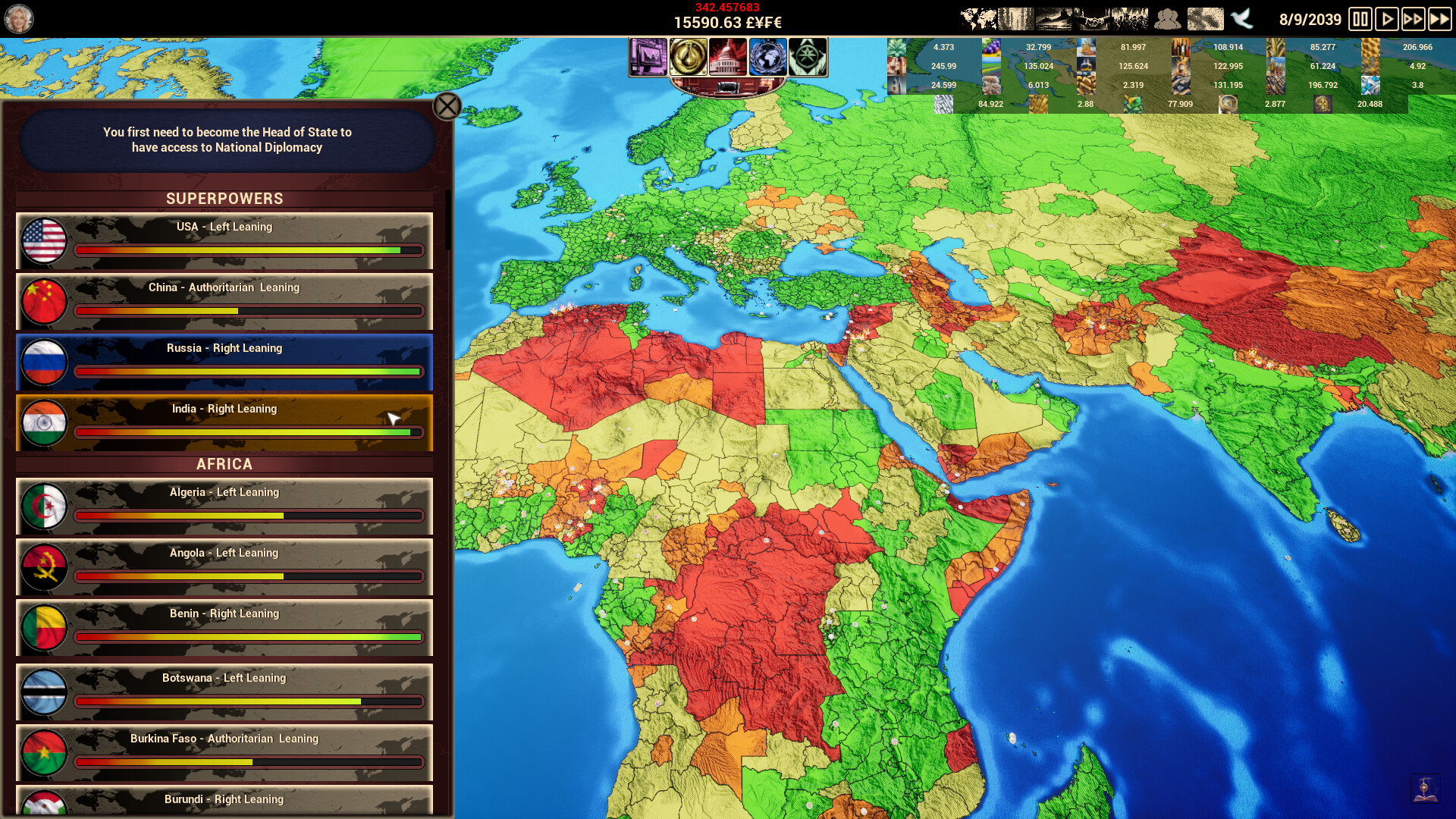The width and height of the screenshot is (1456, 819).
Task: Click the world map thumbnail in top bar
Action: pos(976,17)
